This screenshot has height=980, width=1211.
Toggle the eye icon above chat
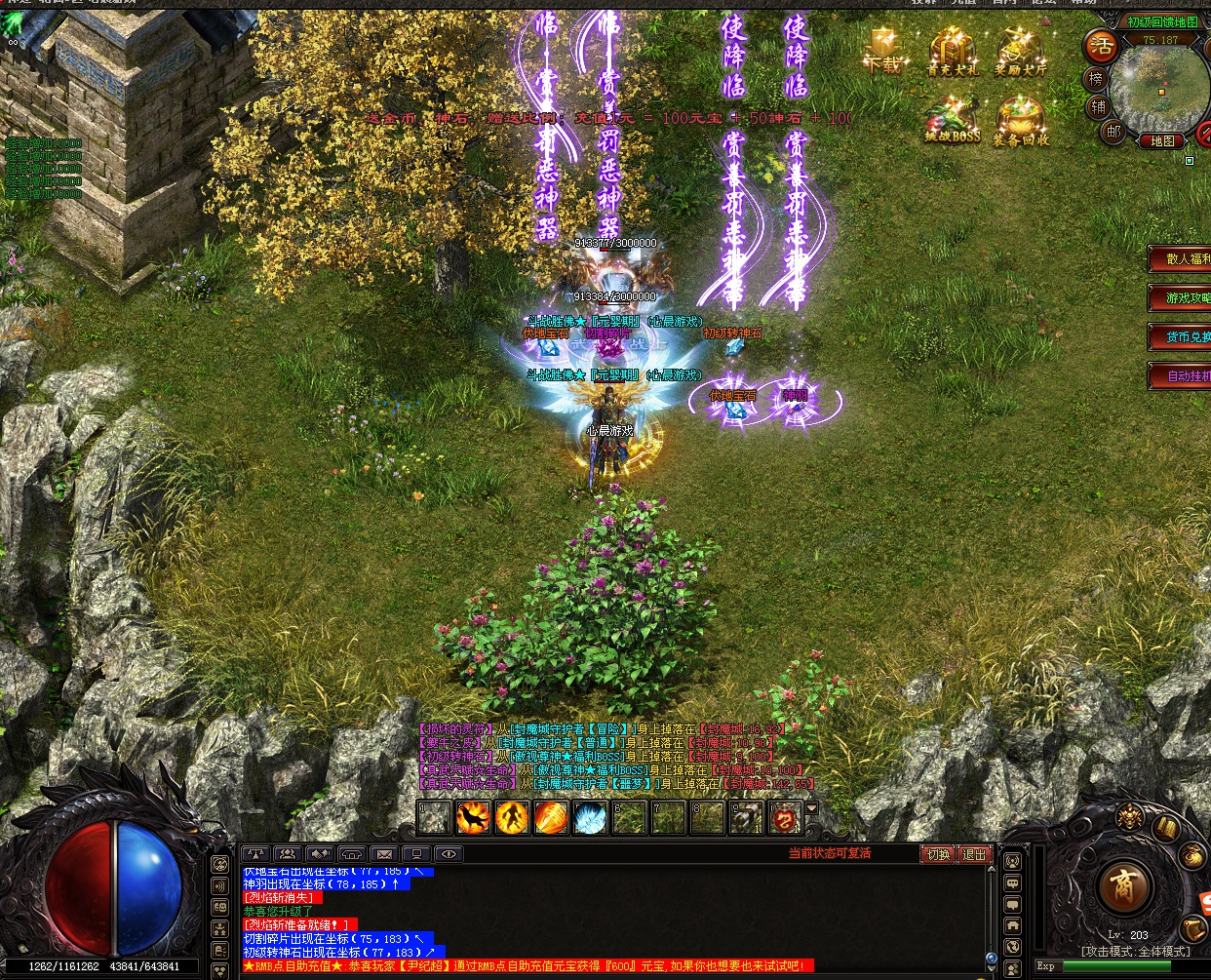click(449, 854)
